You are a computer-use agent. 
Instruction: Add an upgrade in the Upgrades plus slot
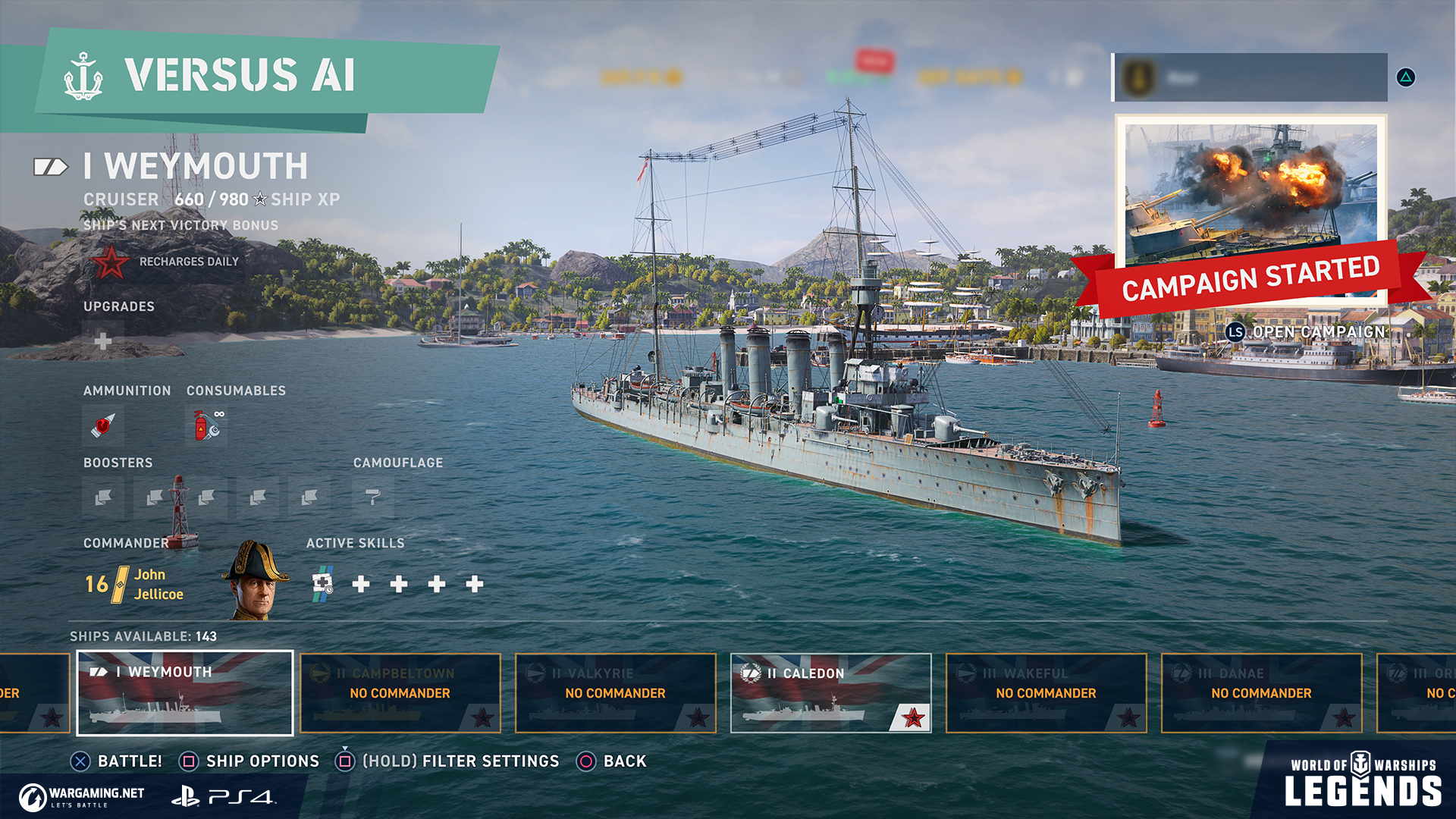[103, 341]
